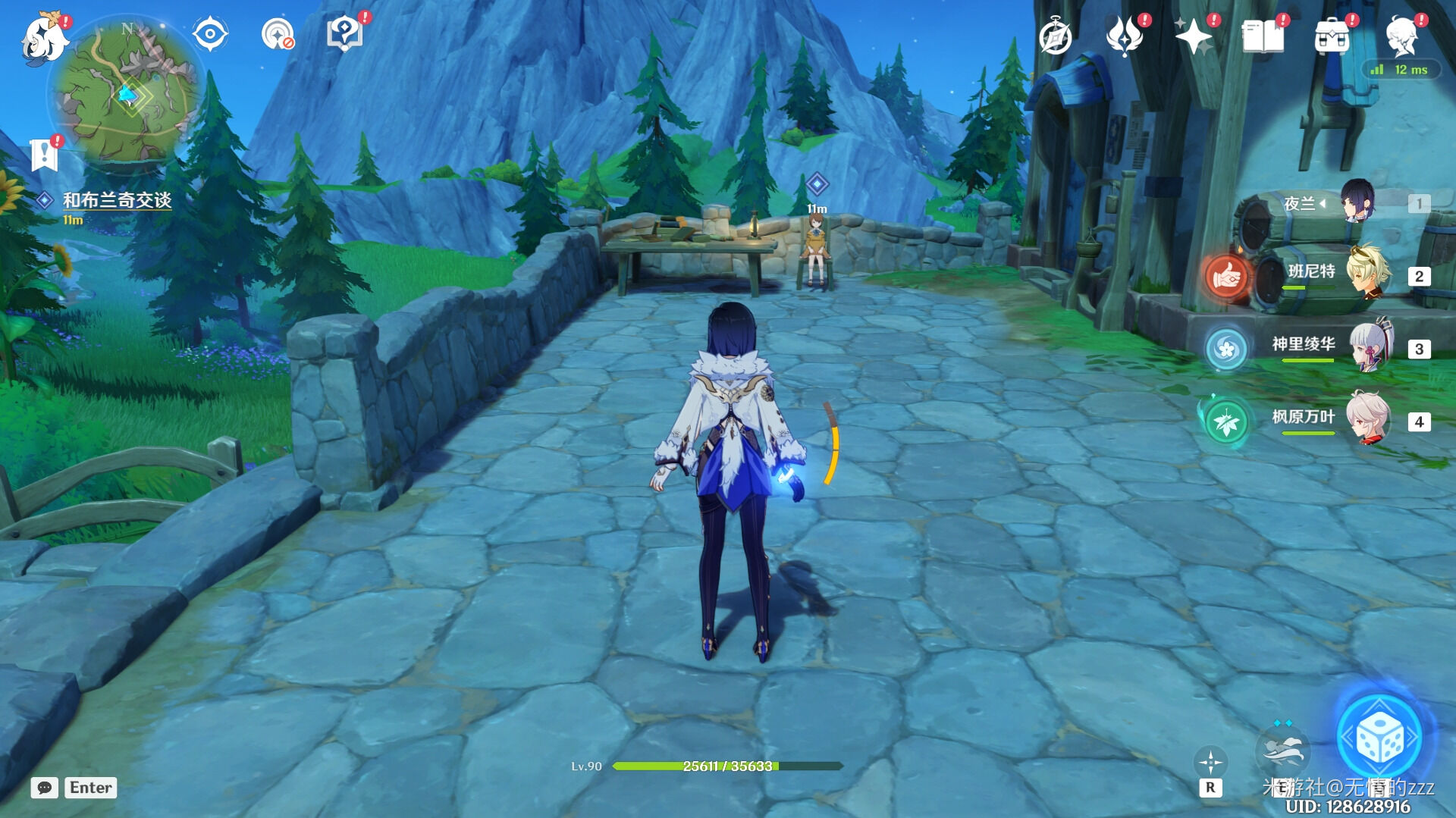Toggle the elemental sight eye icon

(x=209, y=34)
